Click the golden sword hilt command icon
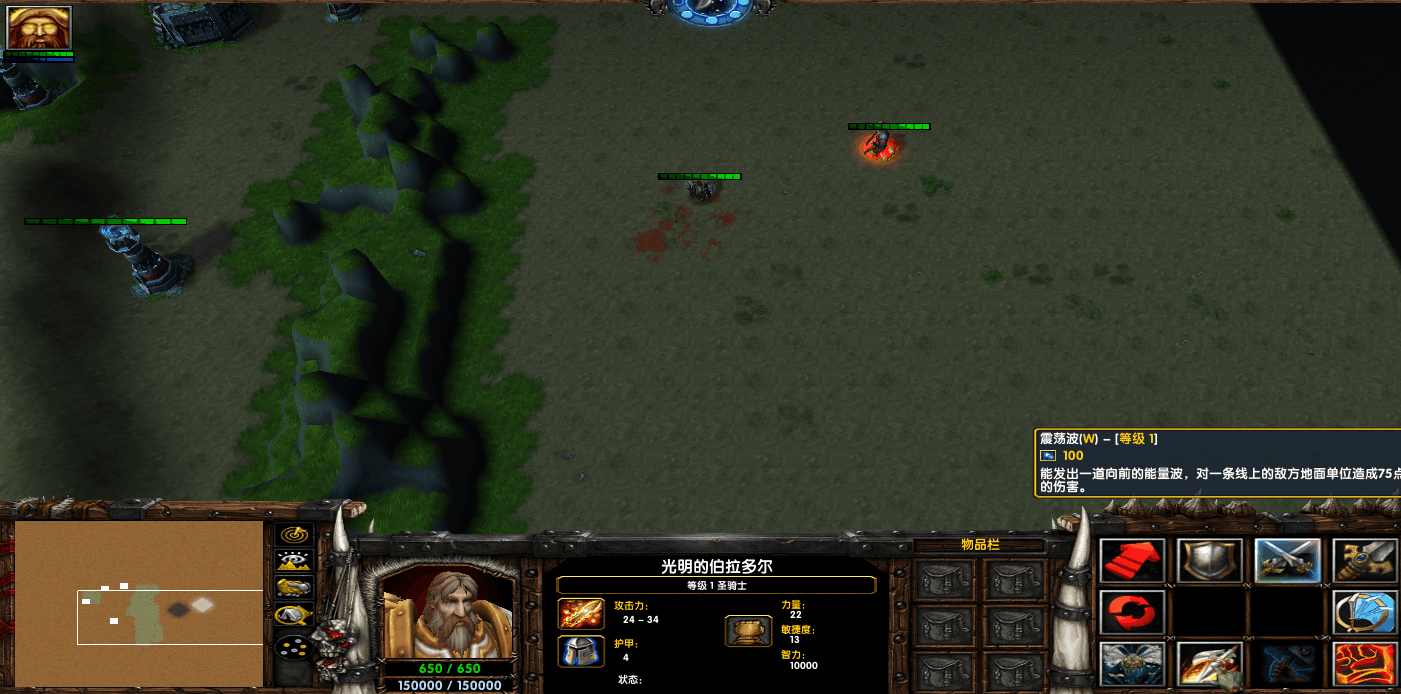 [1366, 561]
